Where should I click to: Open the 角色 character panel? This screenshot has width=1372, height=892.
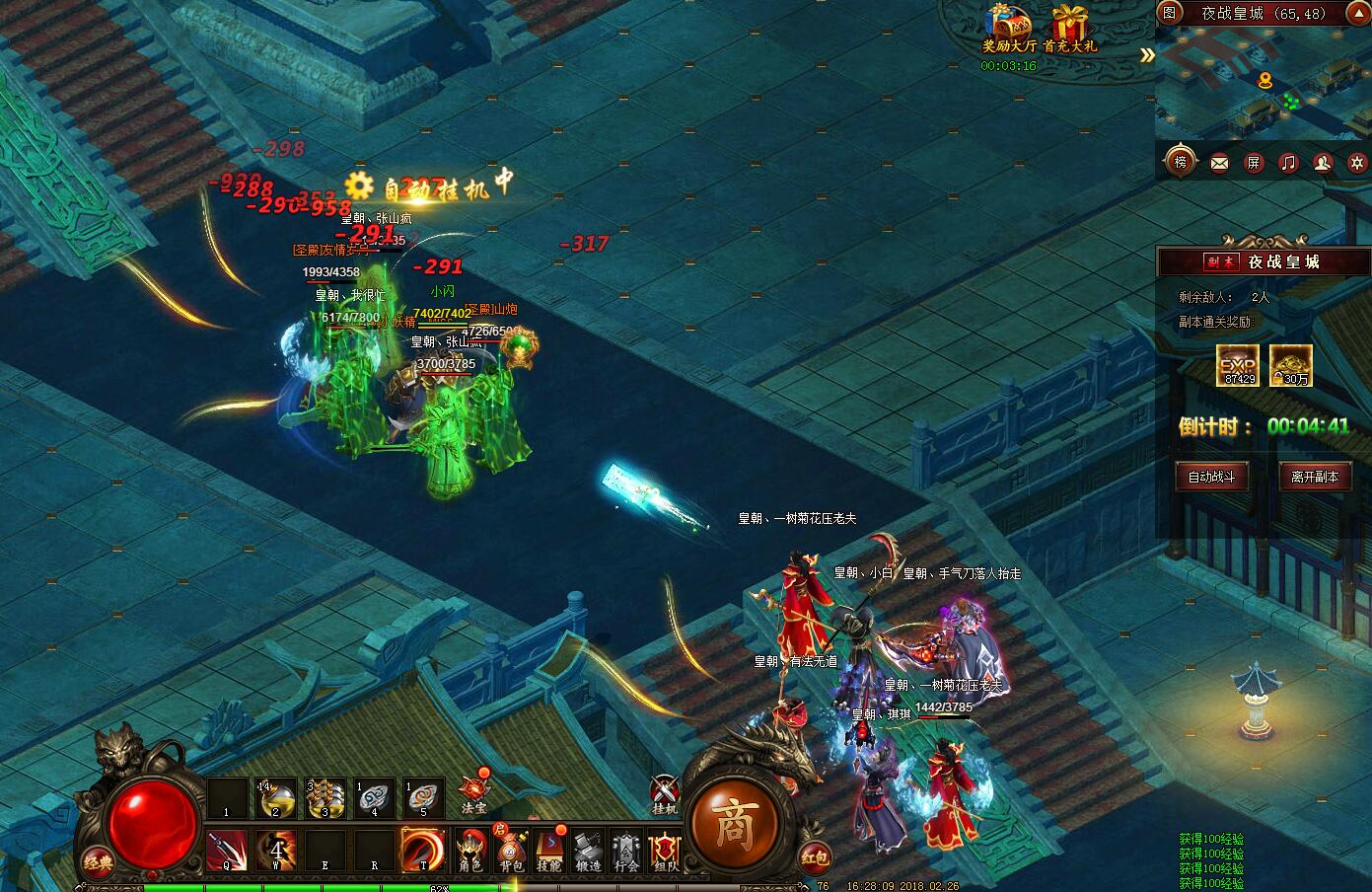[x=470, y=852]
